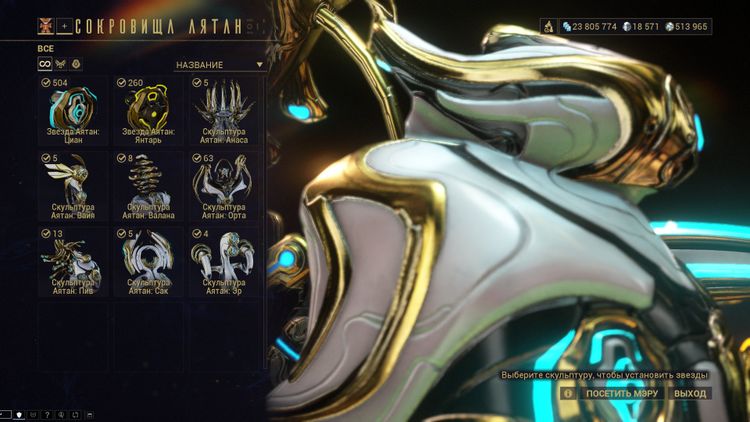Open the player profile emblem icon
Screen dimensions: 750x422
[x=550, y=27]
